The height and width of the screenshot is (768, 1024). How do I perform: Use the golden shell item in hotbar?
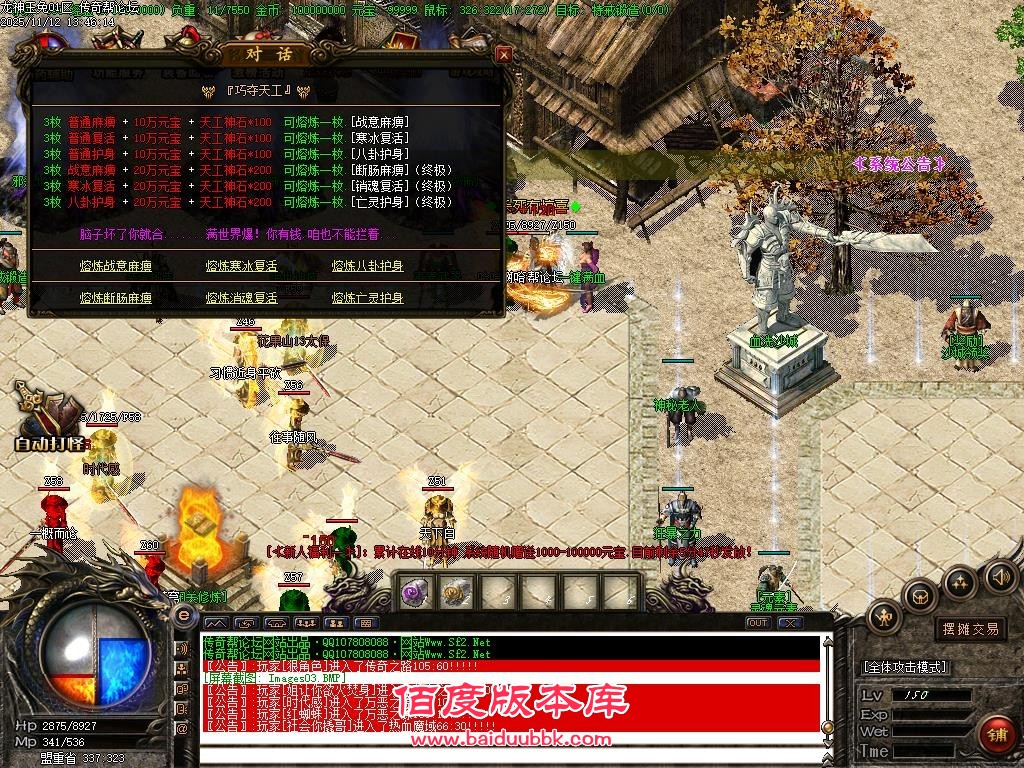[457, 592]
